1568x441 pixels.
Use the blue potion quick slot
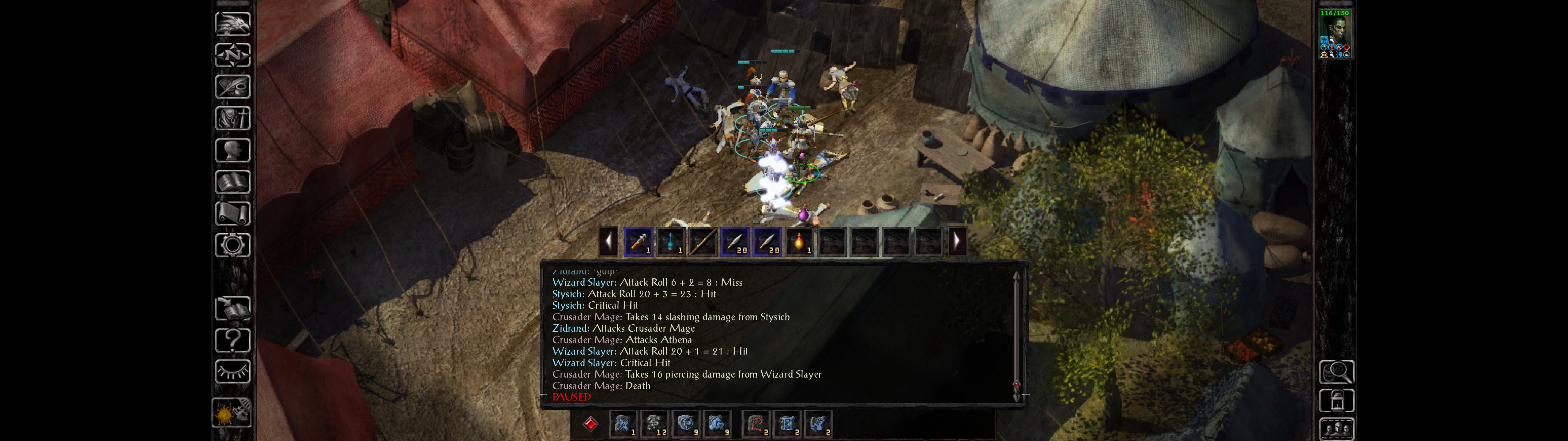670,242
